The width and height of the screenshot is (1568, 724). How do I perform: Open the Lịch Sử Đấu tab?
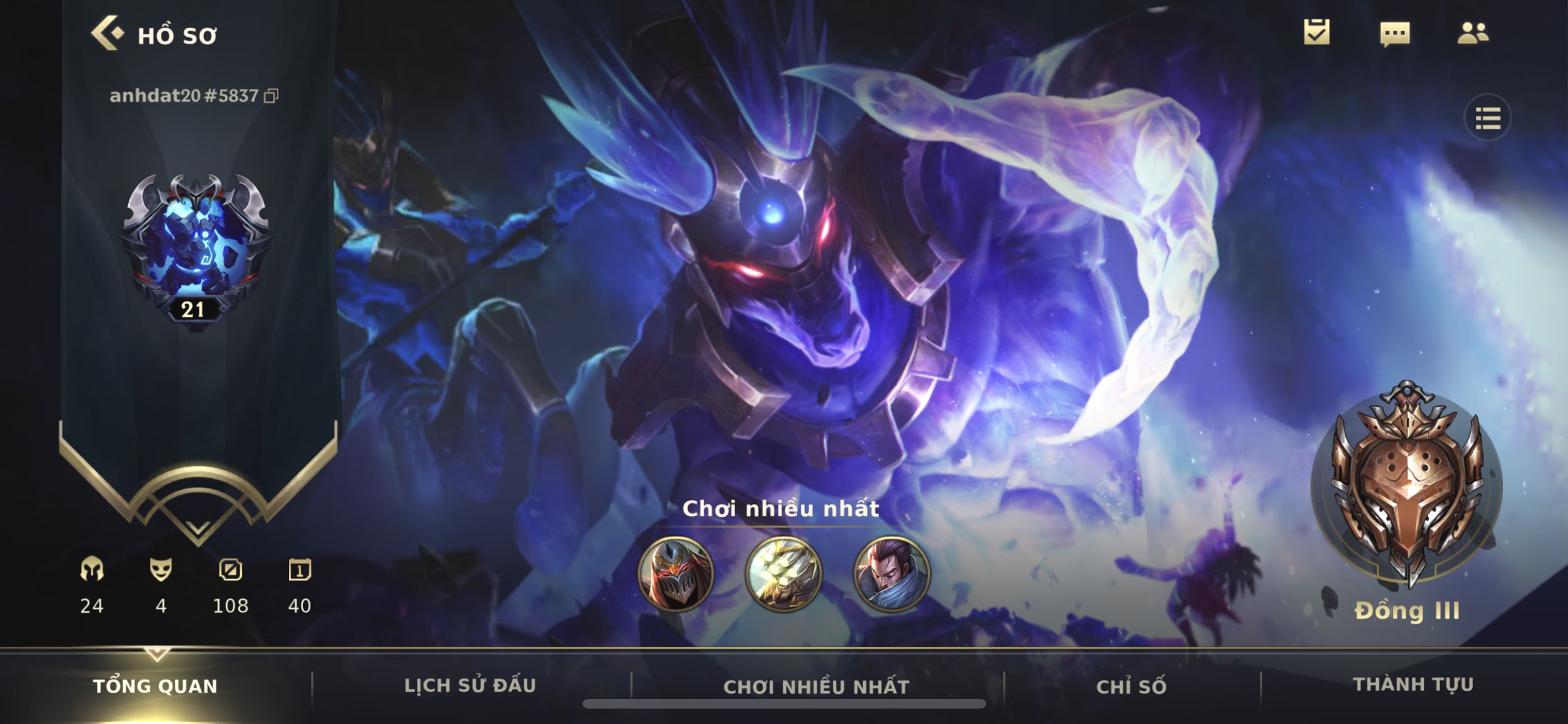point(470,685)
